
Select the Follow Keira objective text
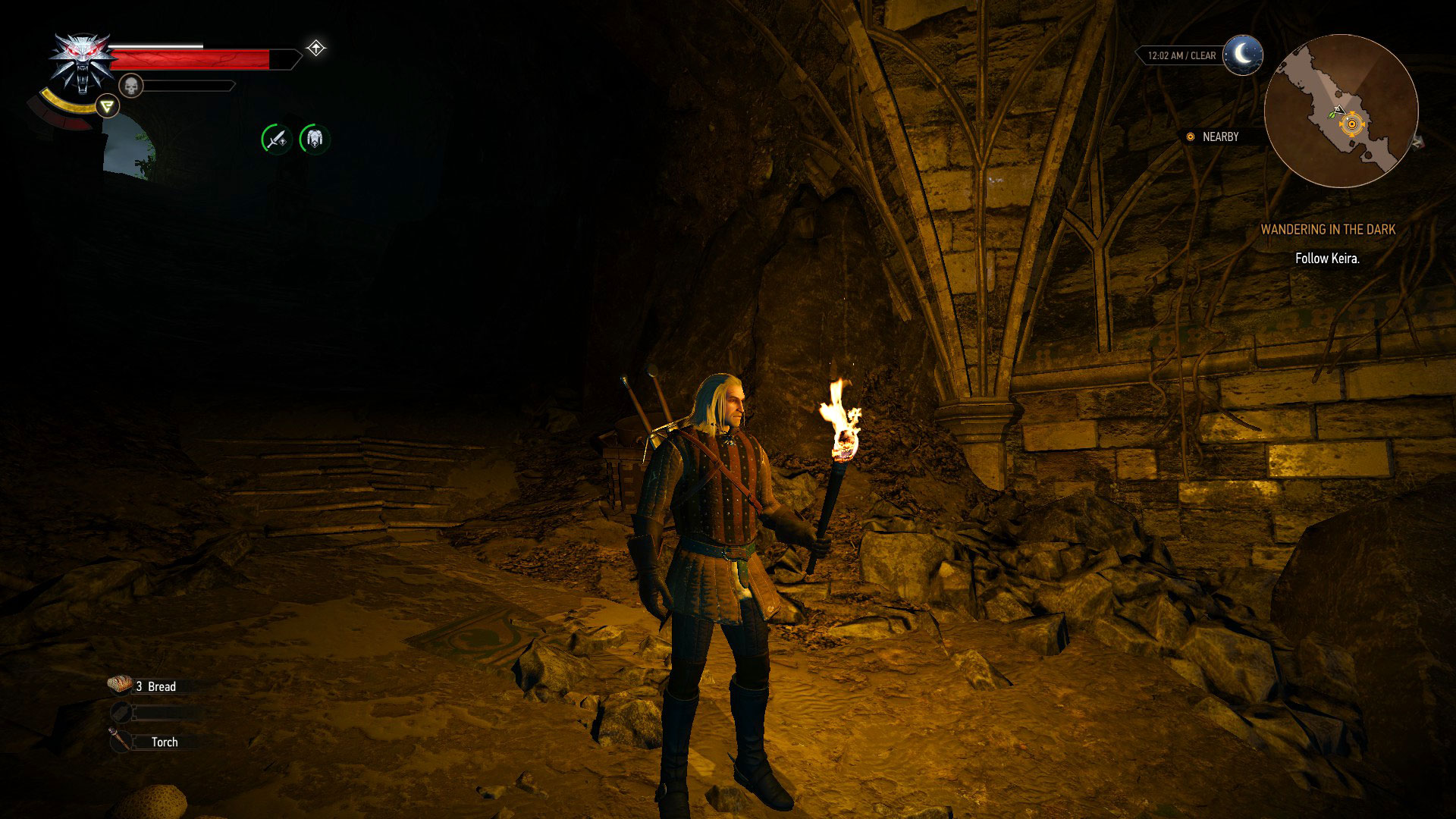(1328, 258)
